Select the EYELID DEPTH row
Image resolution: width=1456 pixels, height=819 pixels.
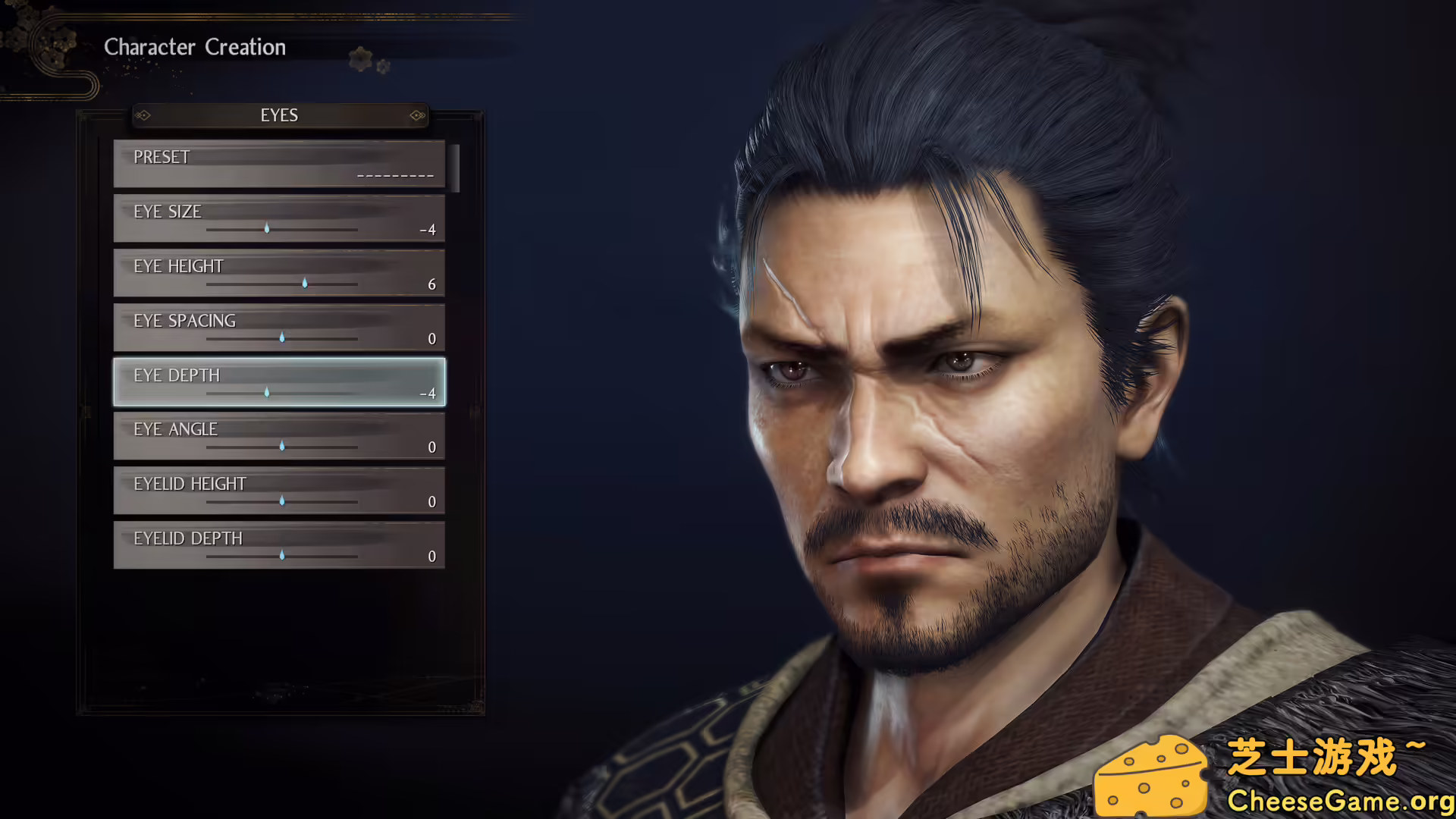click(x=279, y=544)
